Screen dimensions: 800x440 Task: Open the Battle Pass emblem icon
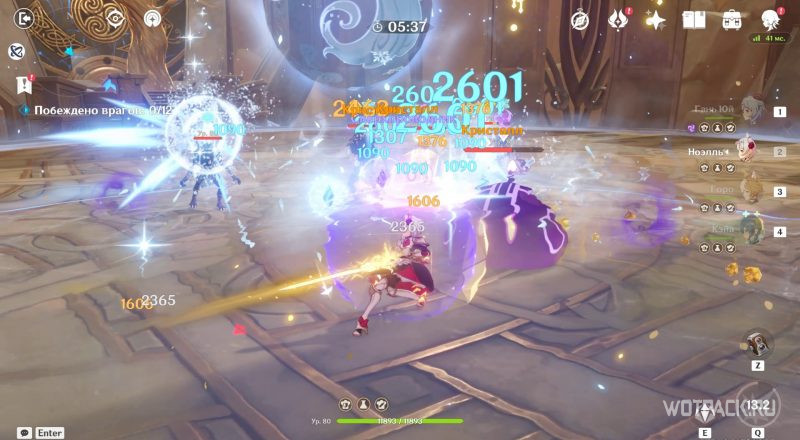(x=618, y=20)
